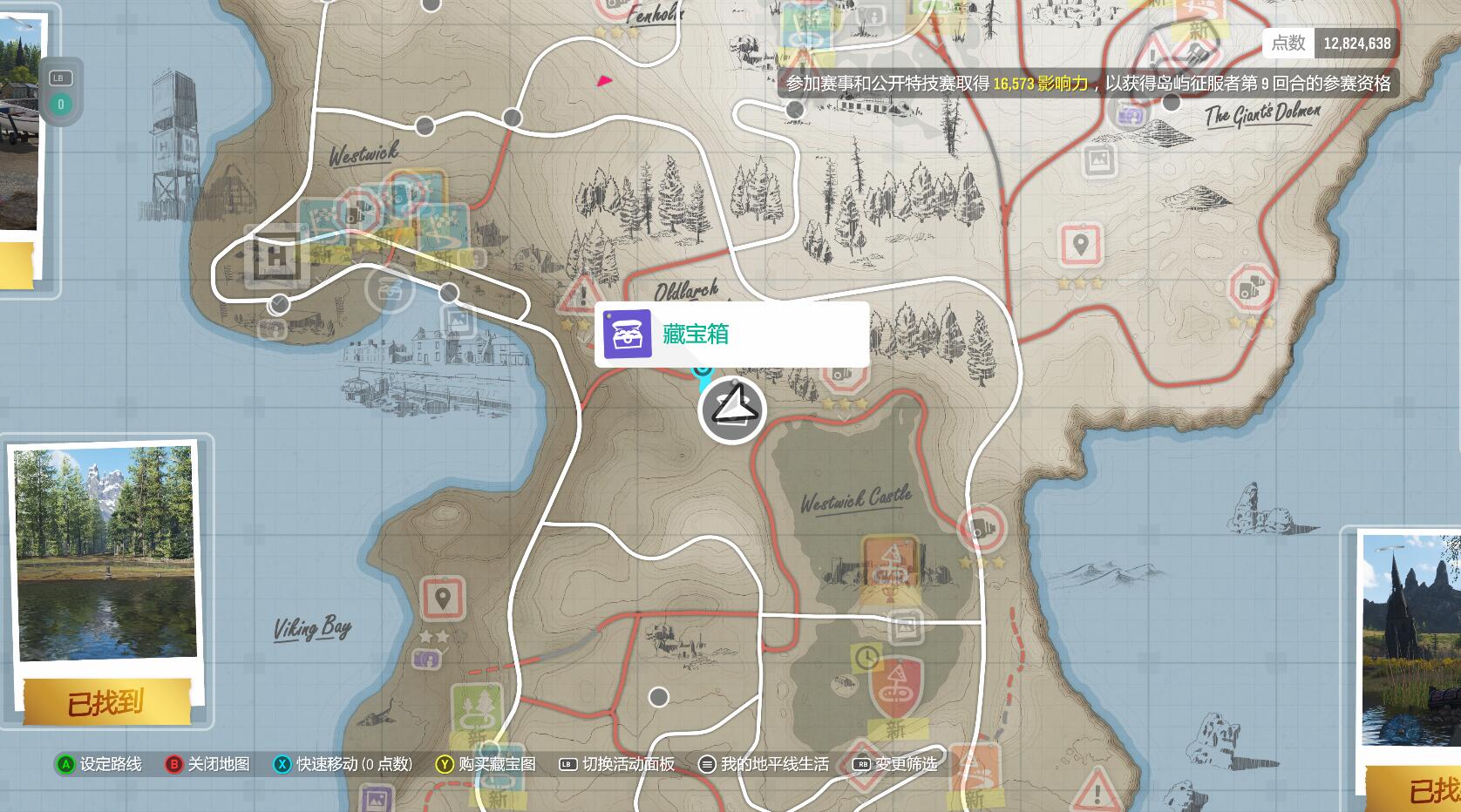Select the yellow clock marker near castle
This screenshot has width=1461, height=812.
pos(866,658)
